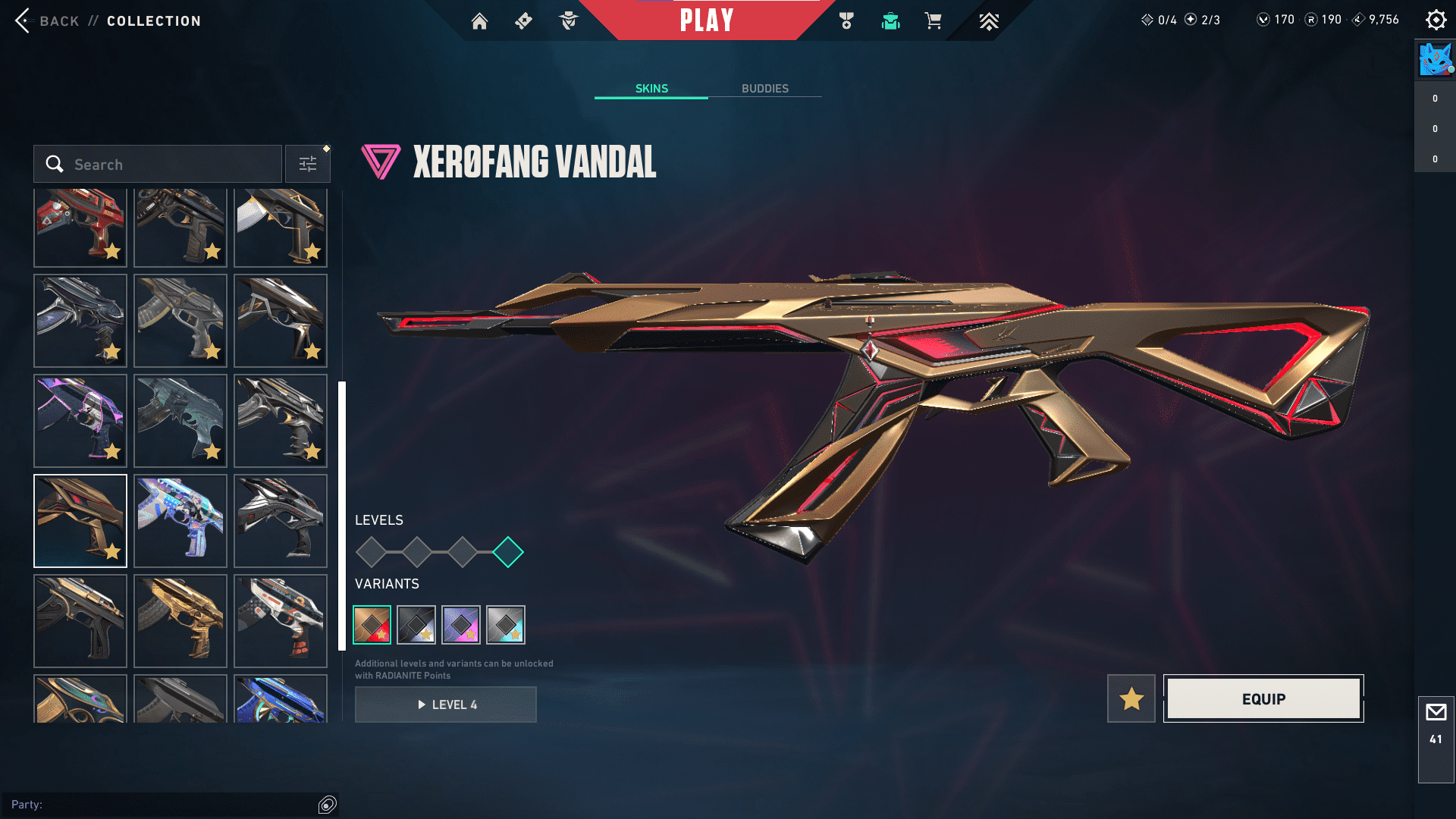This screenshot has height=819, width=1456.
Task: Equip the Xerofang Vandal skin
Action: pyautogui.click(x=1263, y=698)
